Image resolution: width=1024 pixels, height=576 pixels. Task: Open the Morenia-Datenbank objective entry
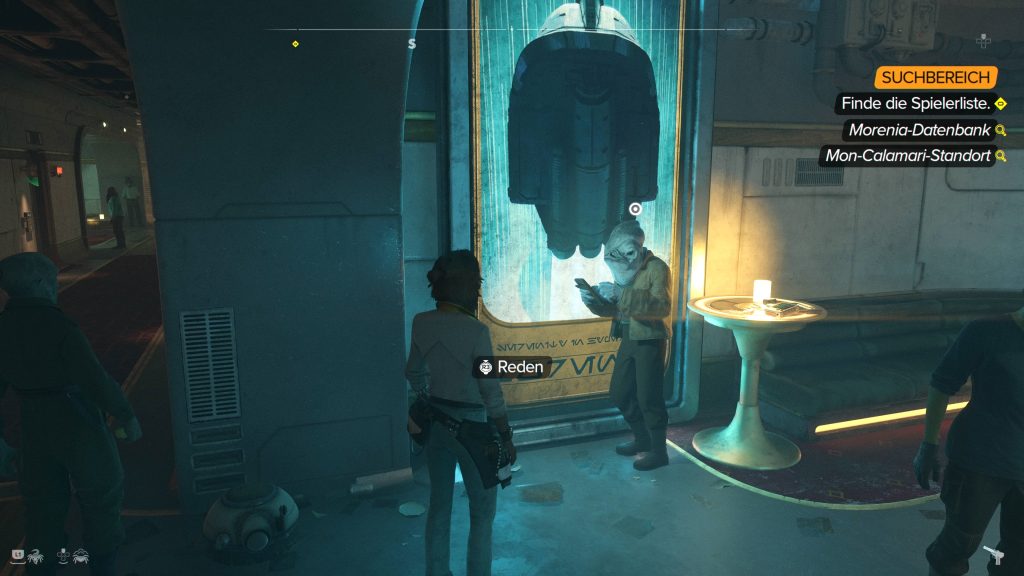pyautogui.click(x=918, y=130)
